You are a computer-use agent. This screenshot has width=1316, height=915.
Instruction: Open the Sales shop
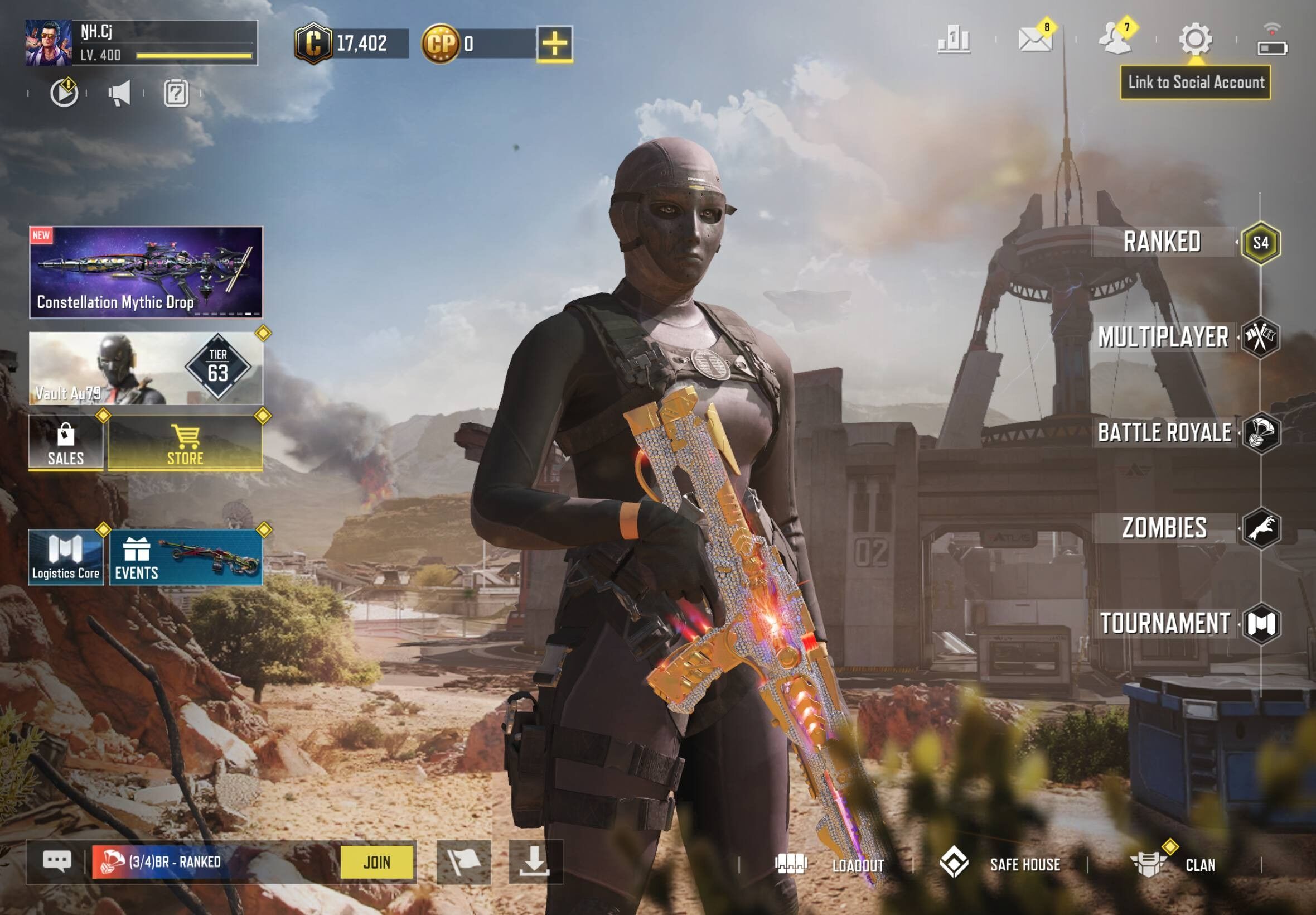pyautogui.click(x=66, y=442)
